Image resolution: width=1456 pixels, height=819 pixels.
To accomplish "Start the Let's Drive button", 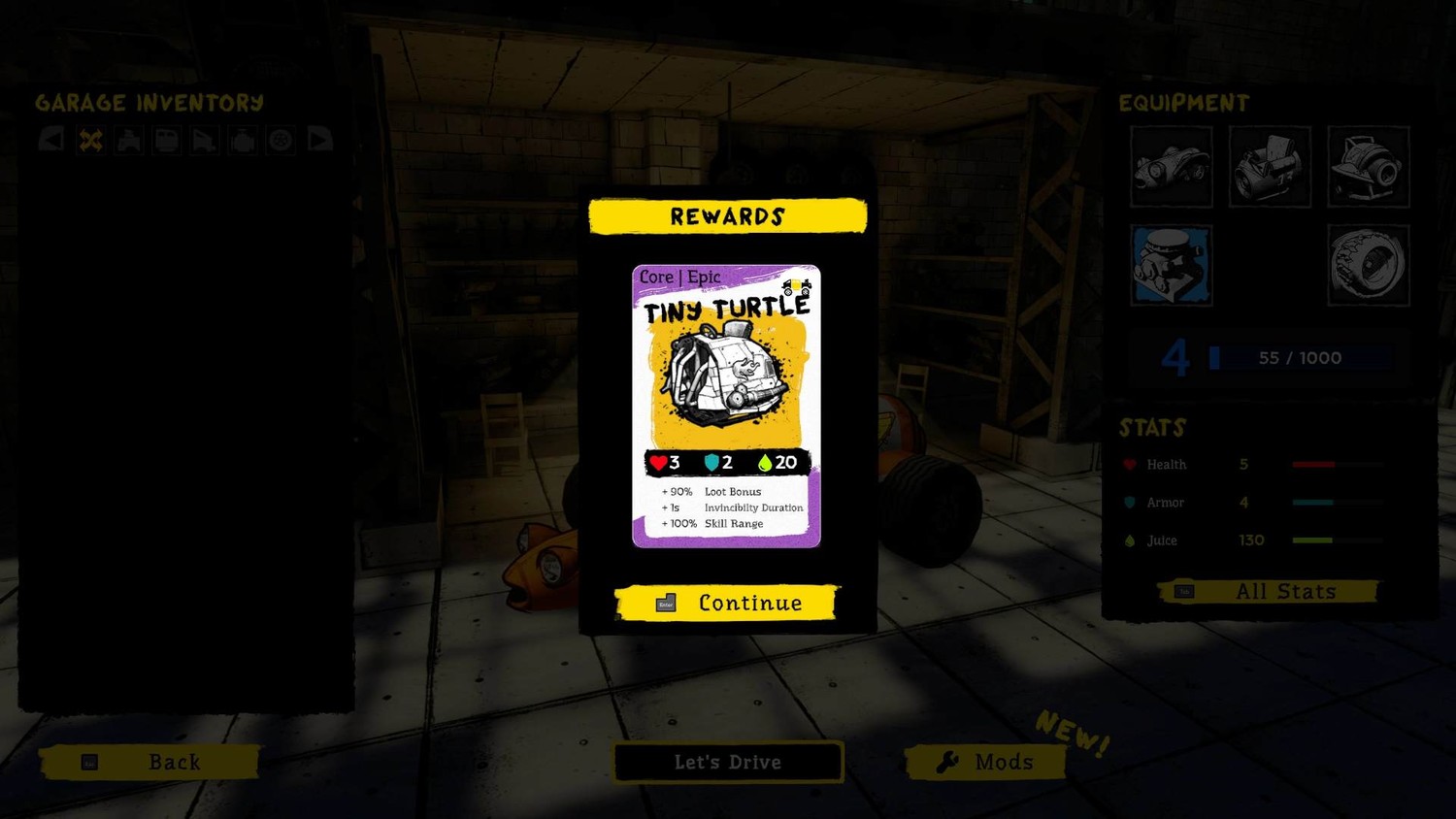I will (728, 762).
